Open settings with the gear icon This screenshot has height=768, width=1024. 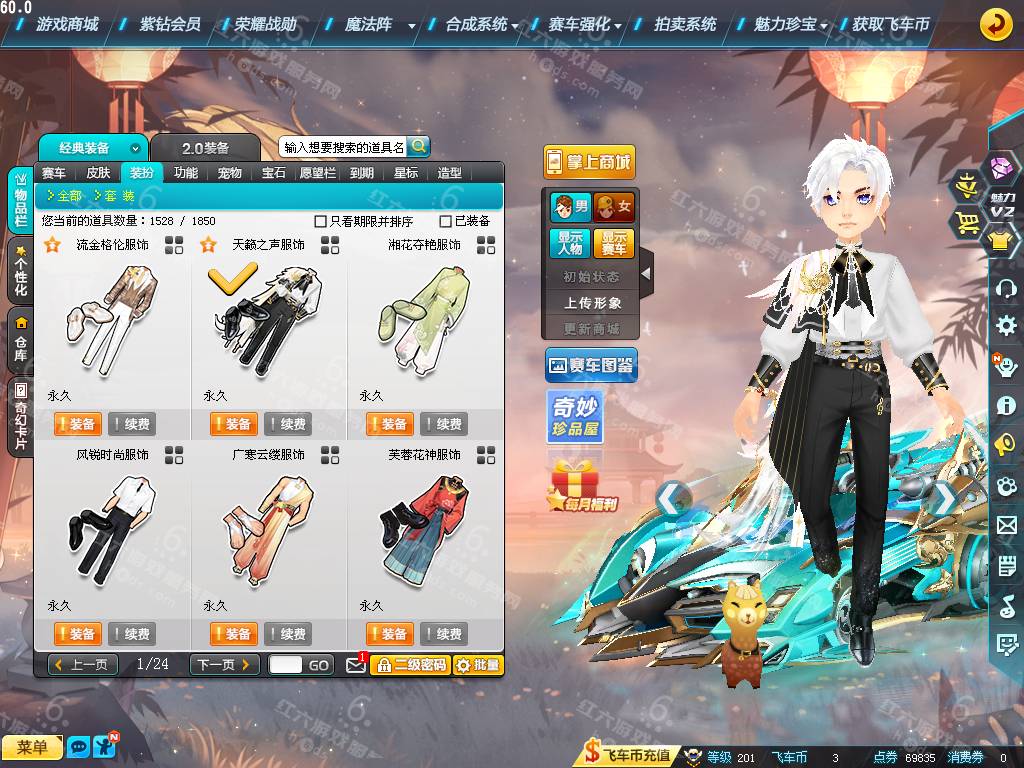click(x=1006, y=325)
